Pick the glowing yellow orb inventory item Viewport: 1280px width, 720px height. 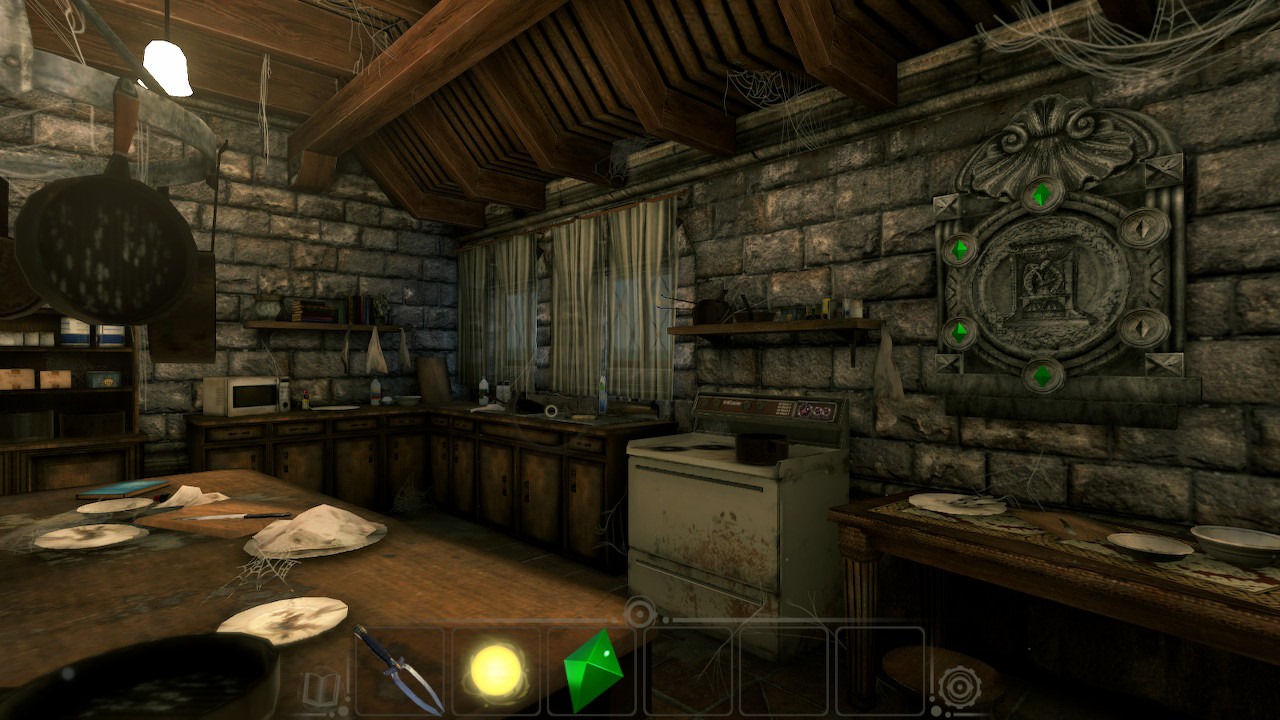coord(497,669)
